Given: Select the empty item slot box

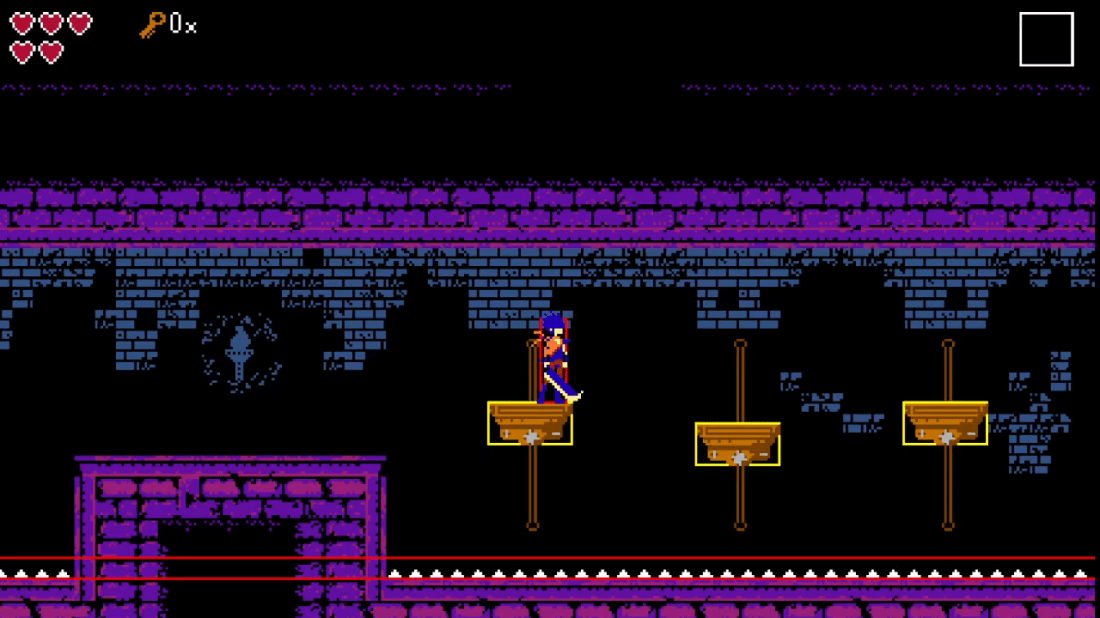Looking at the screenshot, I should [1046, 40].
